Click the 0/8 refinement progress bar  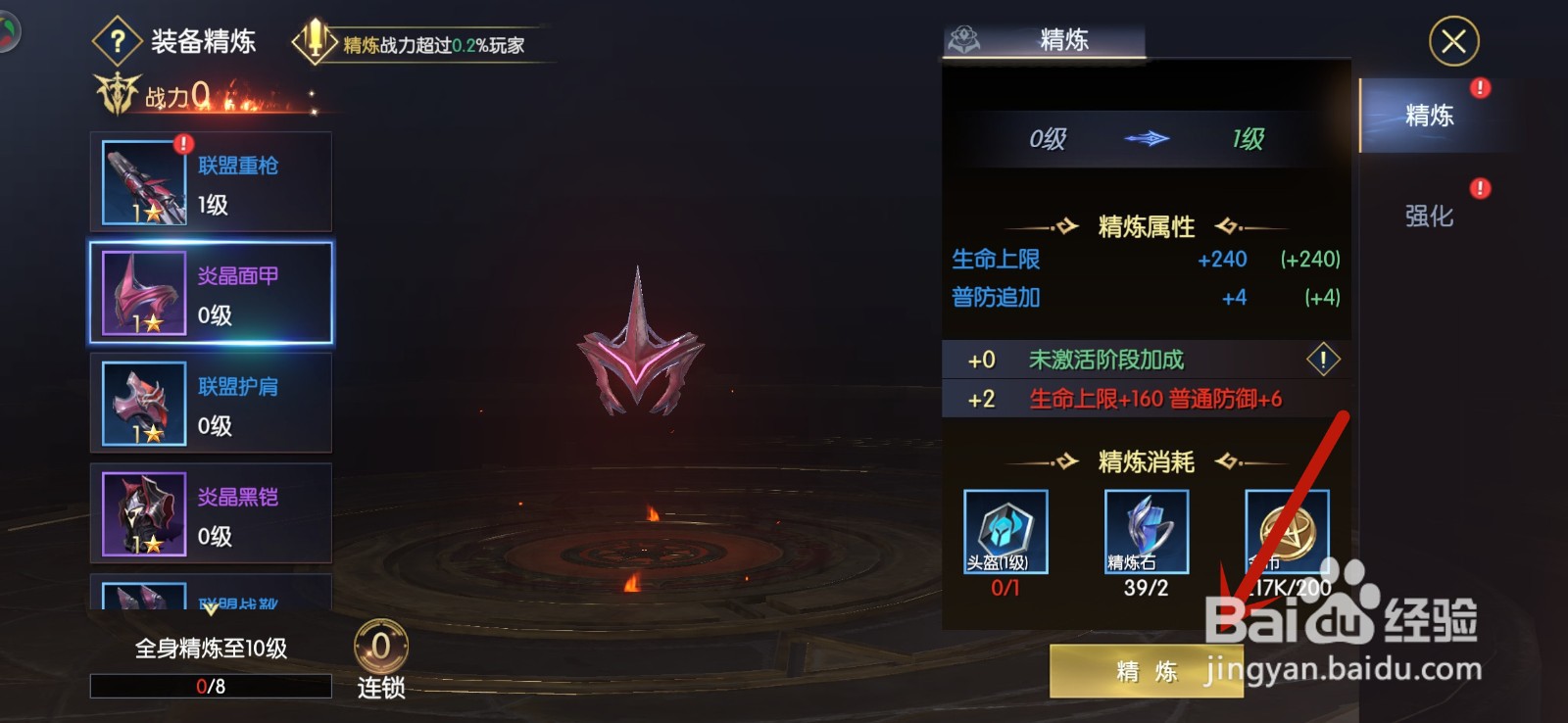(210, 686)
